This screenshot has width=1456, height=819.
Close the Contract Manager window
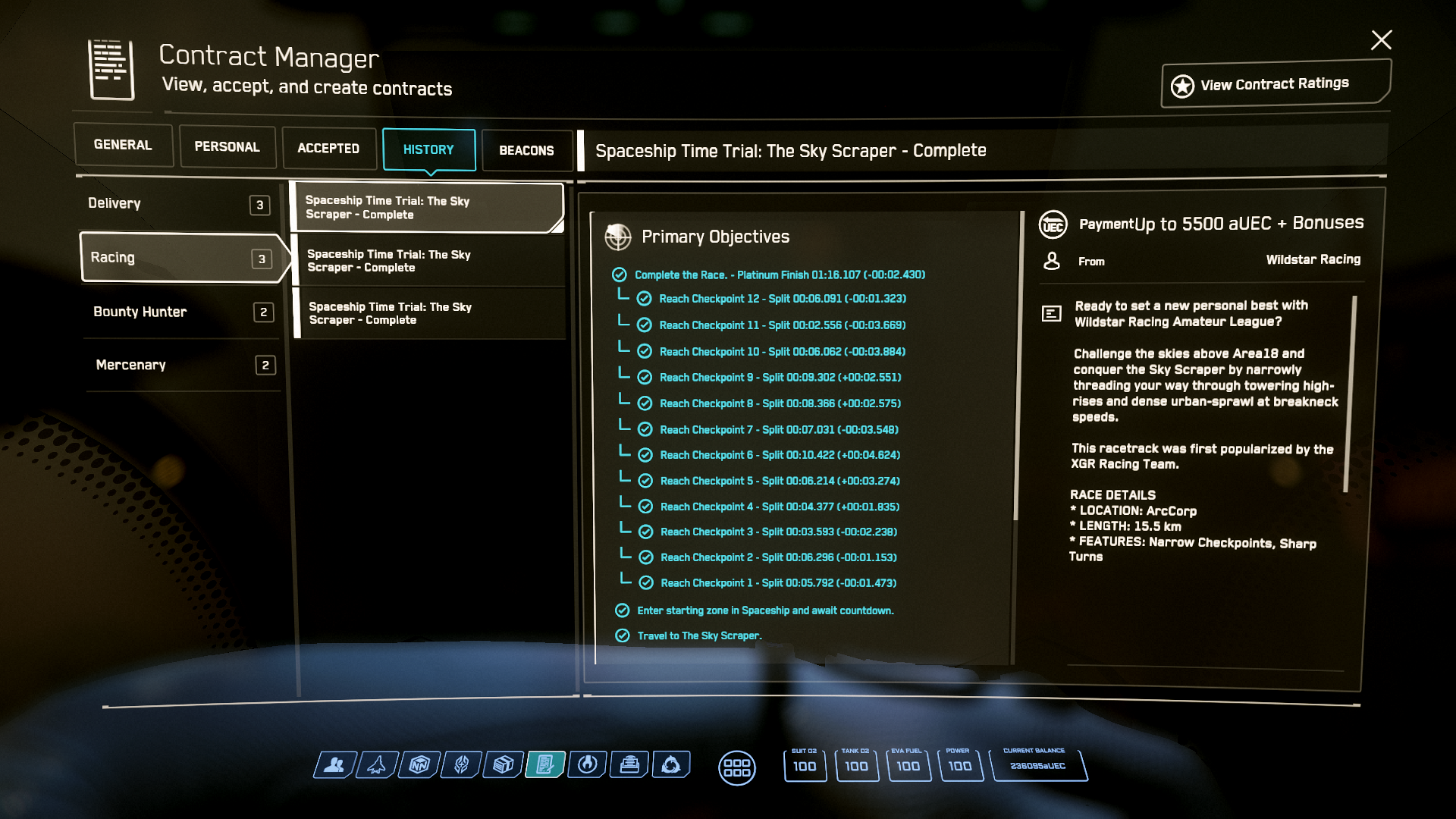point(1381,40)
